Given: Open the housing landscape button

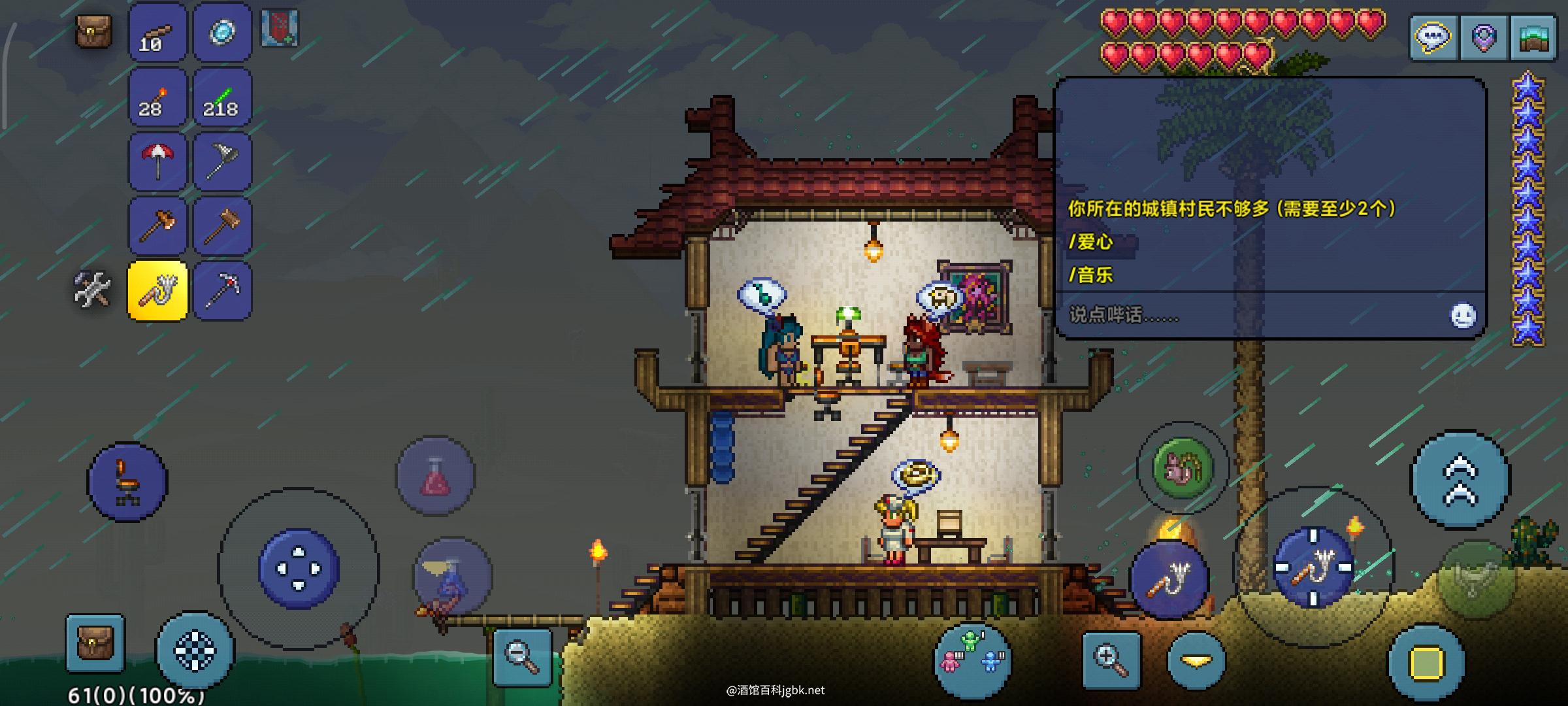Looking at the screenshot, I should pyautogui.click(x=1533, y=37).
